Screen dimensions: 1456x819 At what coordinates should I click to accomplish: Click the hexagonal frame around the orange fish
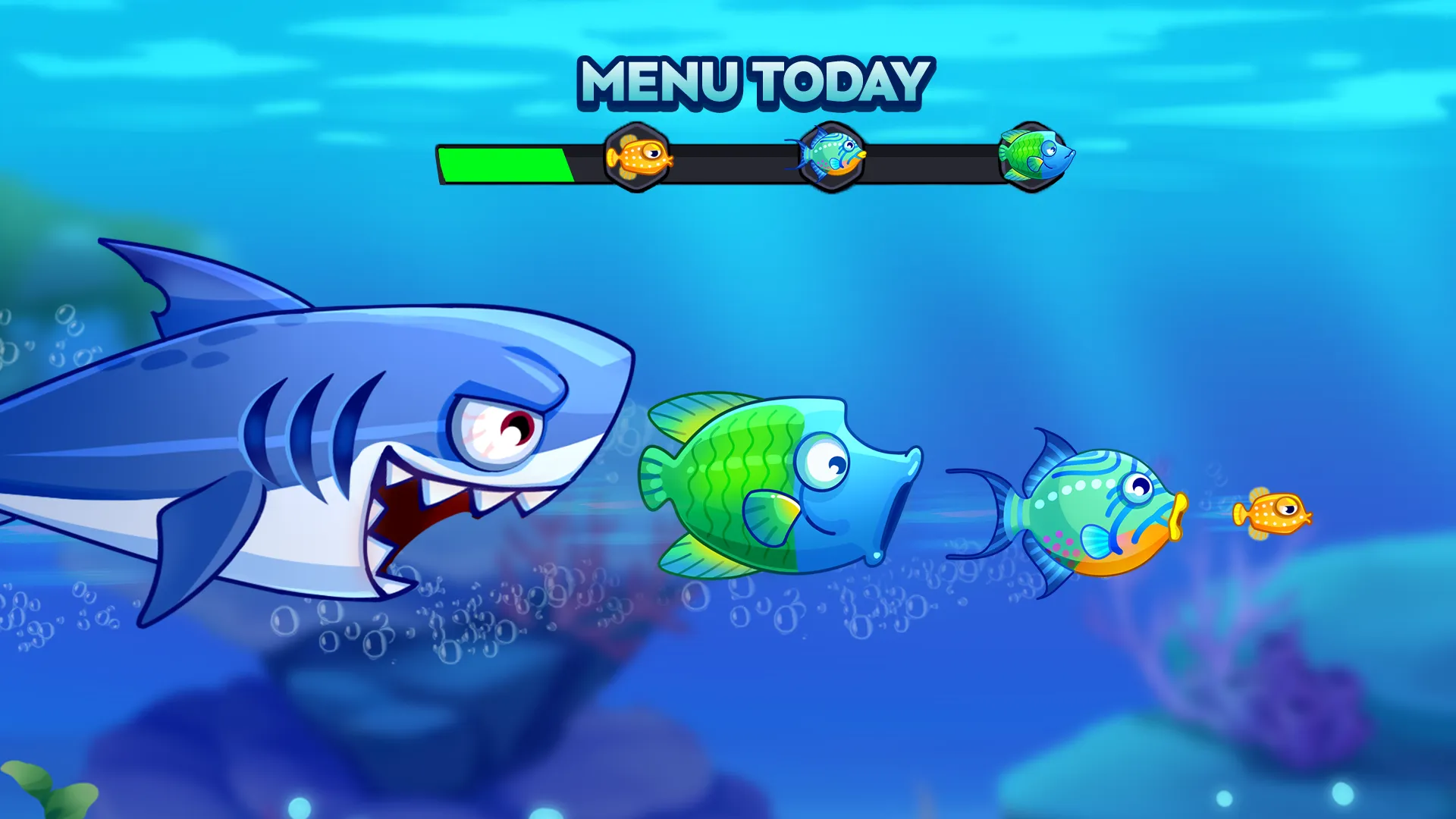[637, 157]
